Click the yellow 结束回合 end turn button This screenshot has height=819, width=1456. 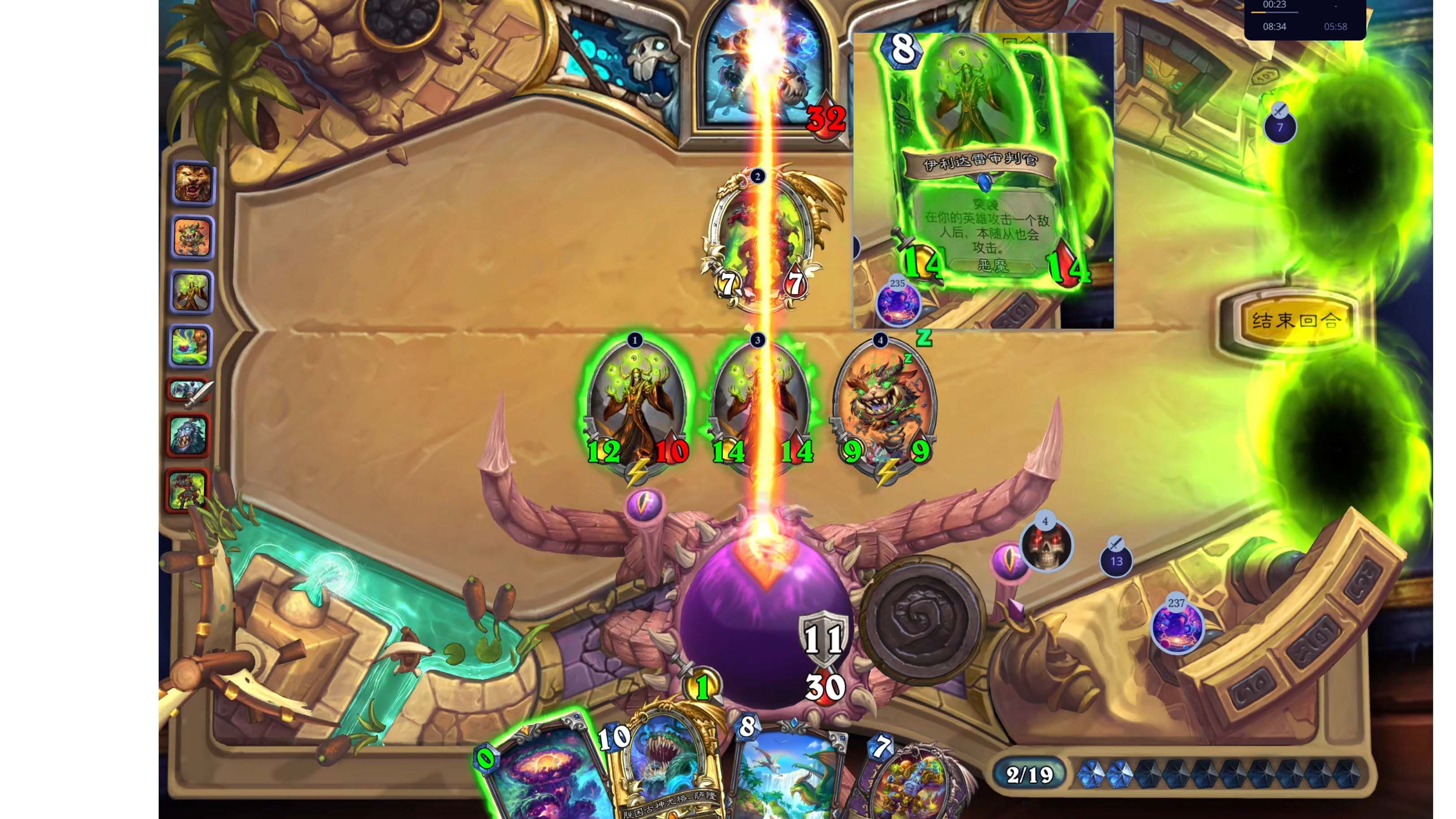1294,321
